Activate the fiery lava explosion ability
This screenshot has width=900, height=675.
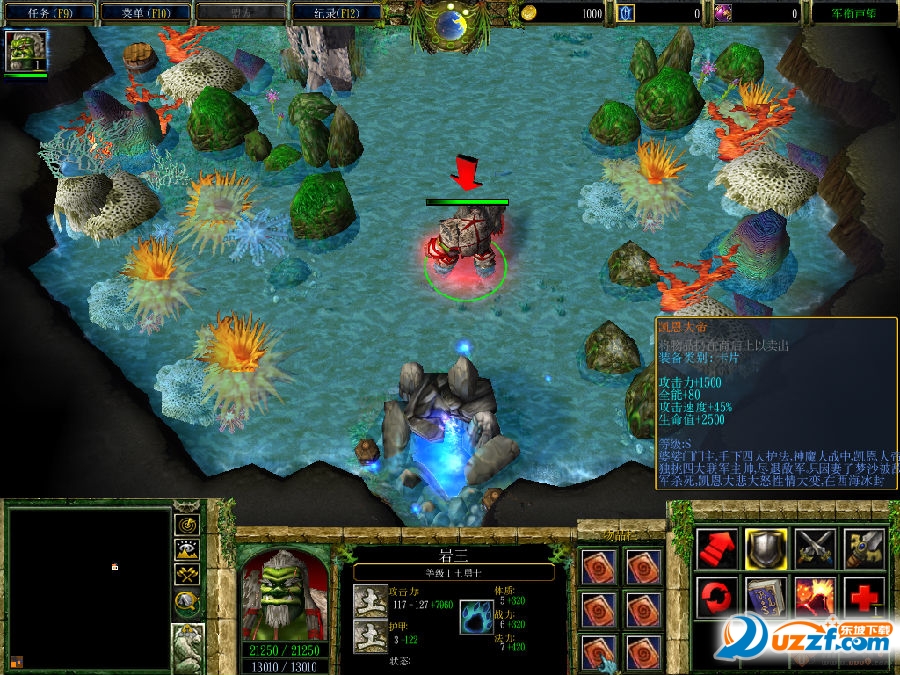coord(815,598)
